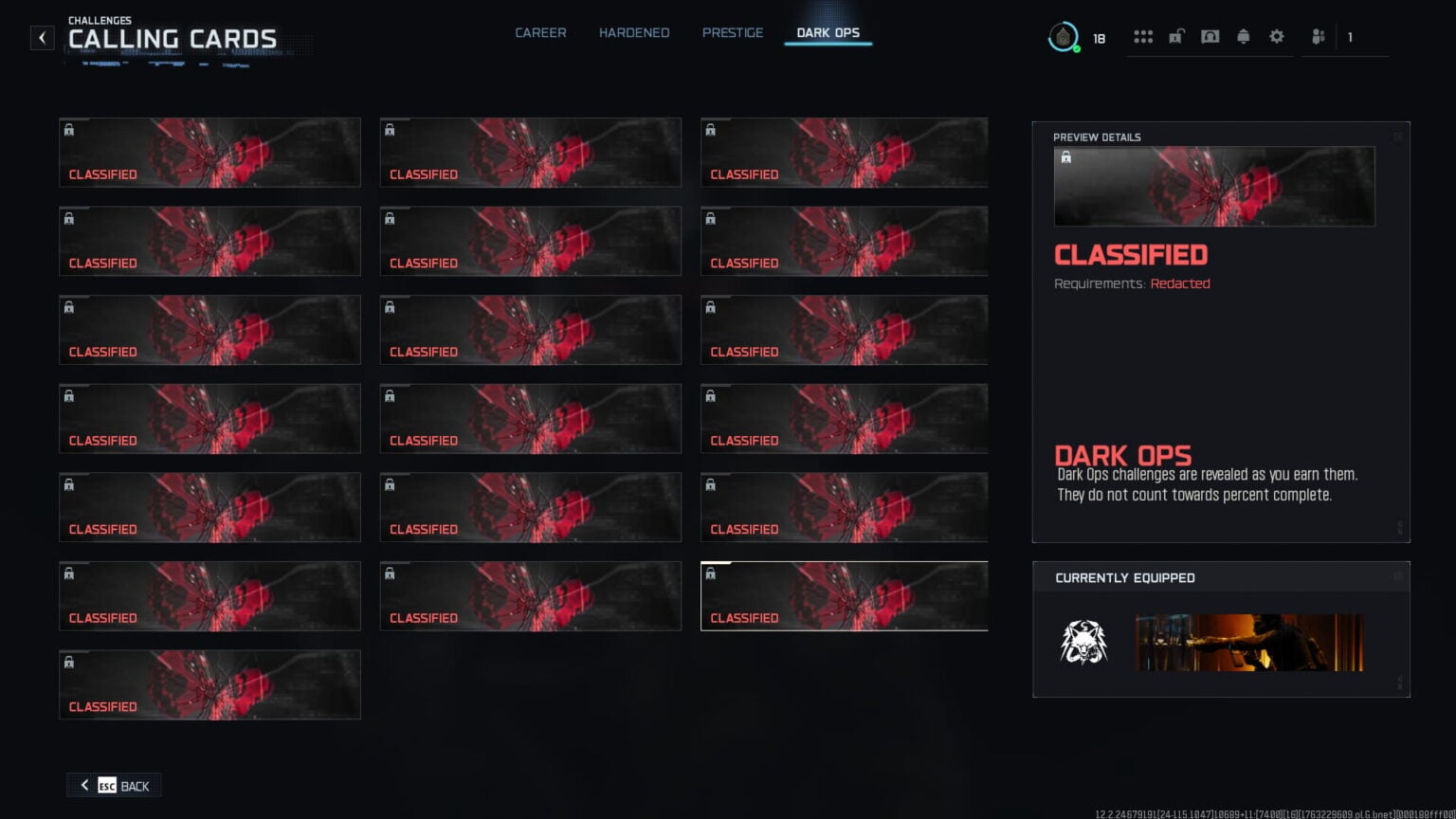Open the PRESTIGE tab
This screenshot has width=1456, height=819.
point(732,32)
